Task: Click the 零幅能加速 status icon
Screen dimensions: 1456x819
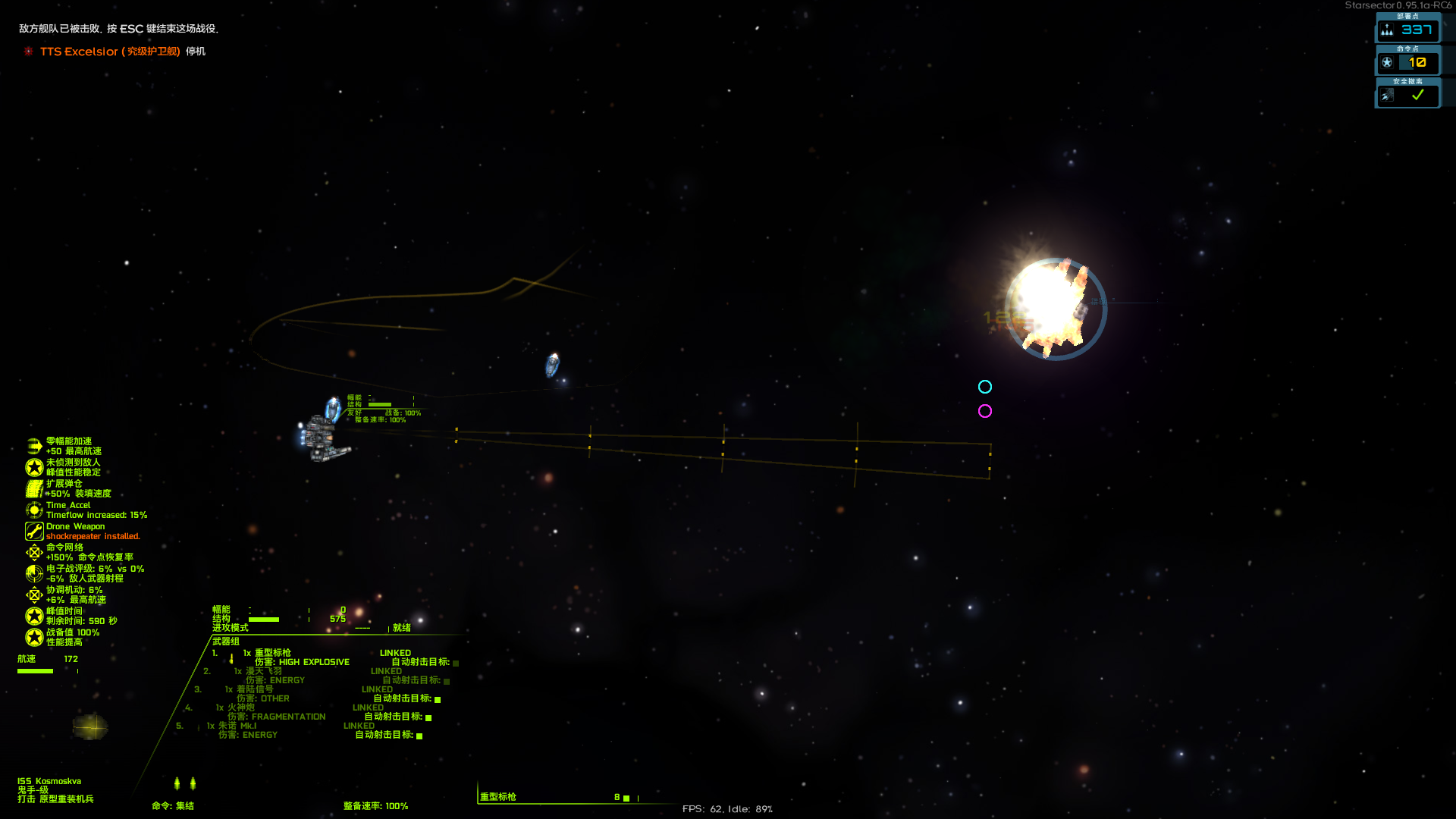Action: point(34,446)
